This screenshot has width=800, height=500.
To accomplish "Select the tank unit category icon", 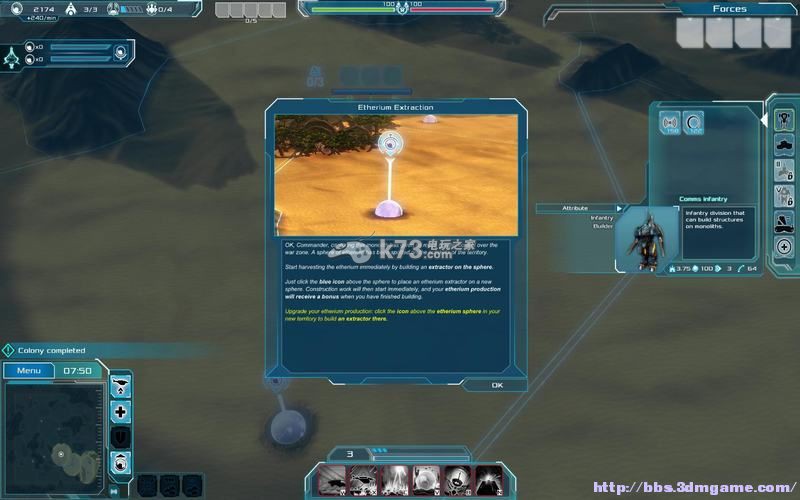I will (x=785, y=146).
